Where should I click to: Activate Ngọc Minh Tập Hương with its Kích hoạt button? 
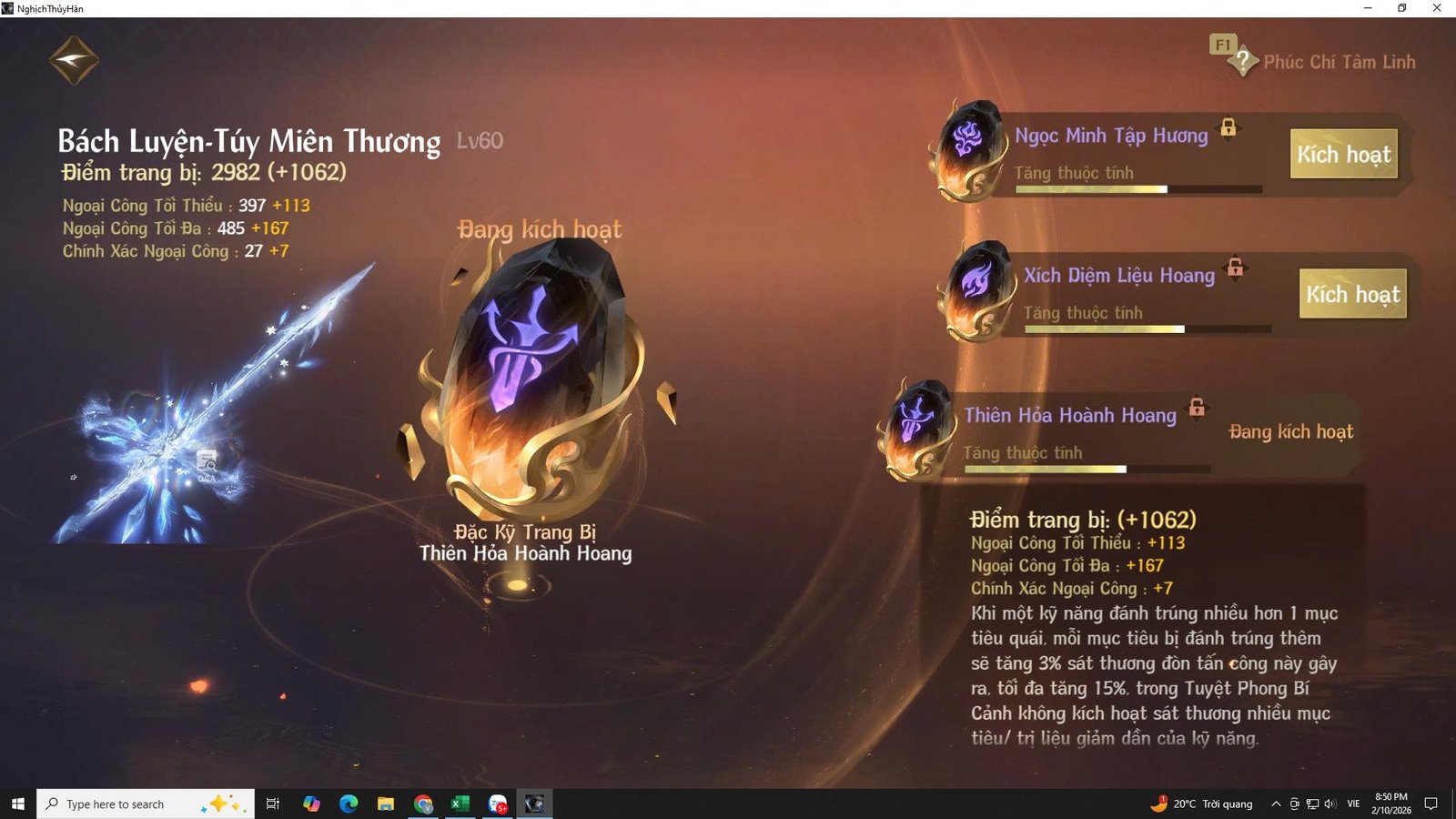(x=1344, y=155)
